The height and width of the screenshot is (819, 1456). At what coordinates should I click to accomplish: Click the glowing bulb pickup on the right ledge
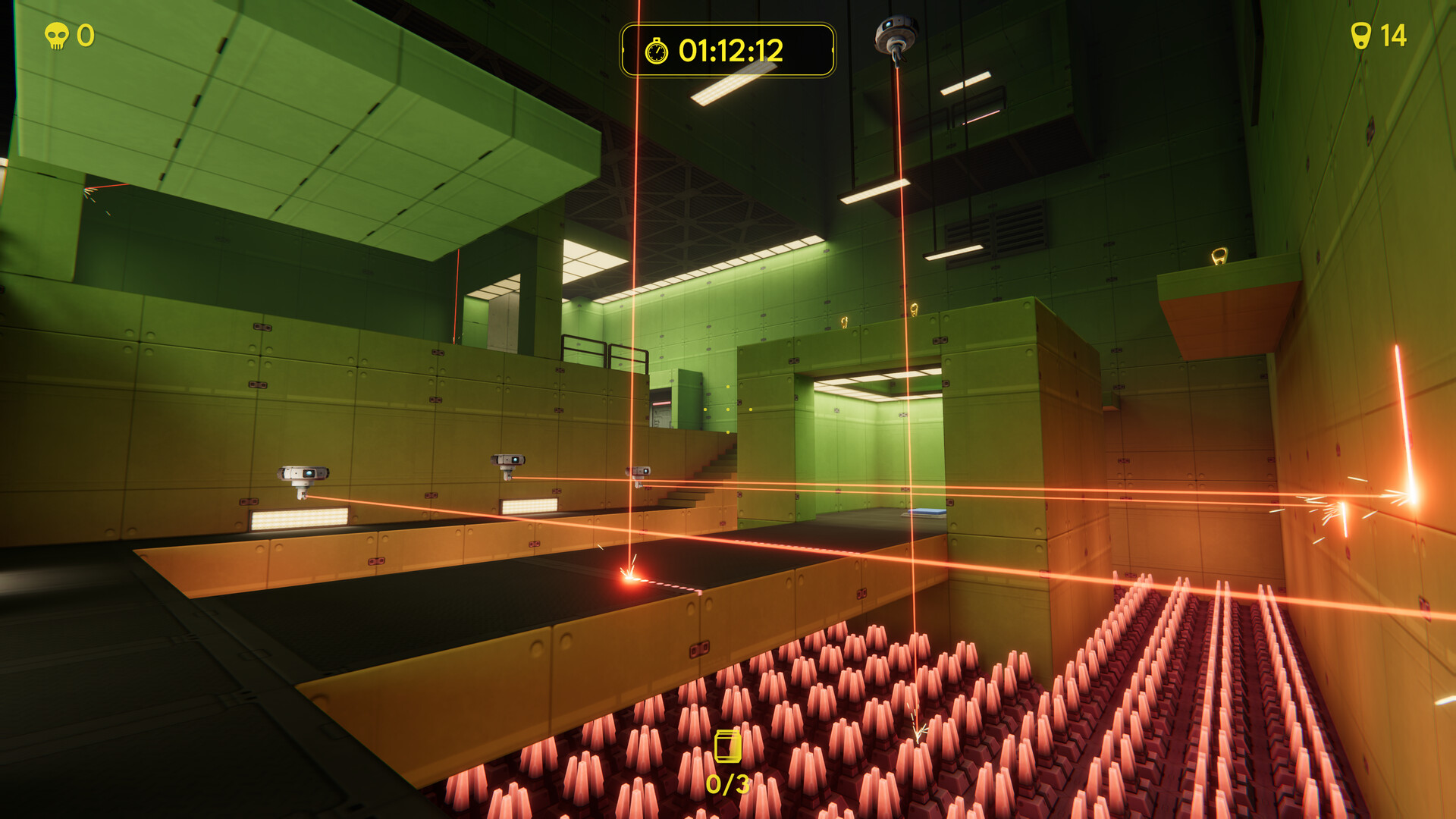pos(1219,257)
